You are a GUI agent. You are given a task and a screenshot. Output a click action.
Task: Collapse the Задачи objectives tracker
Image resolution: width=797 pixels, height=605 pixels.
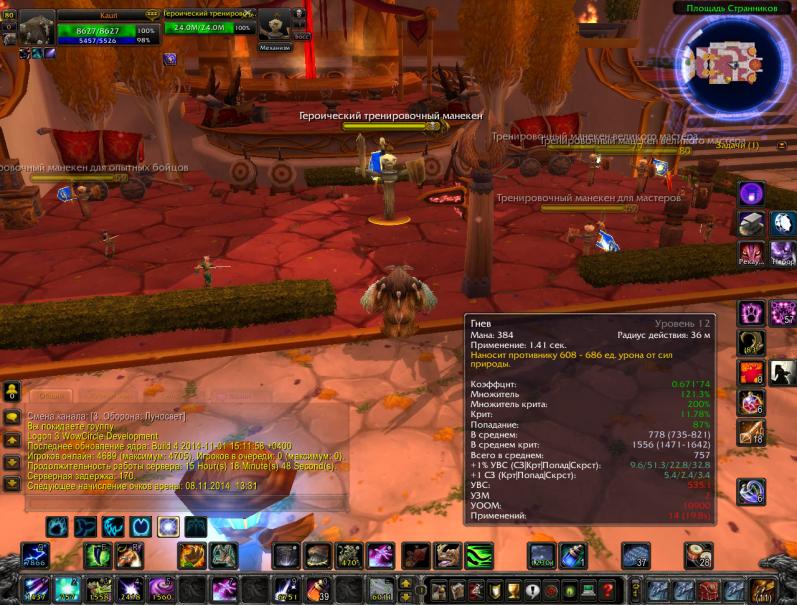[x=782, y=146]
